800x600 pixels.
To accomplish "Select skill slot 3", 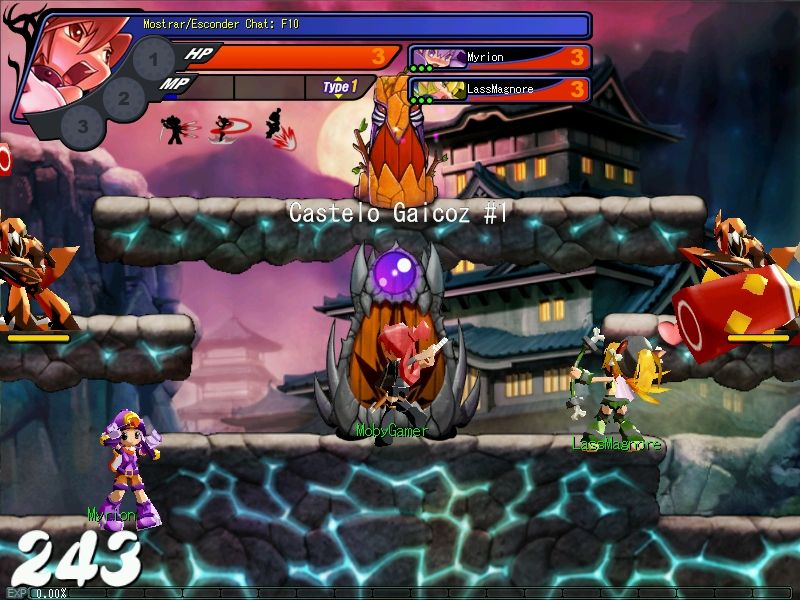I will click(82, 127).
